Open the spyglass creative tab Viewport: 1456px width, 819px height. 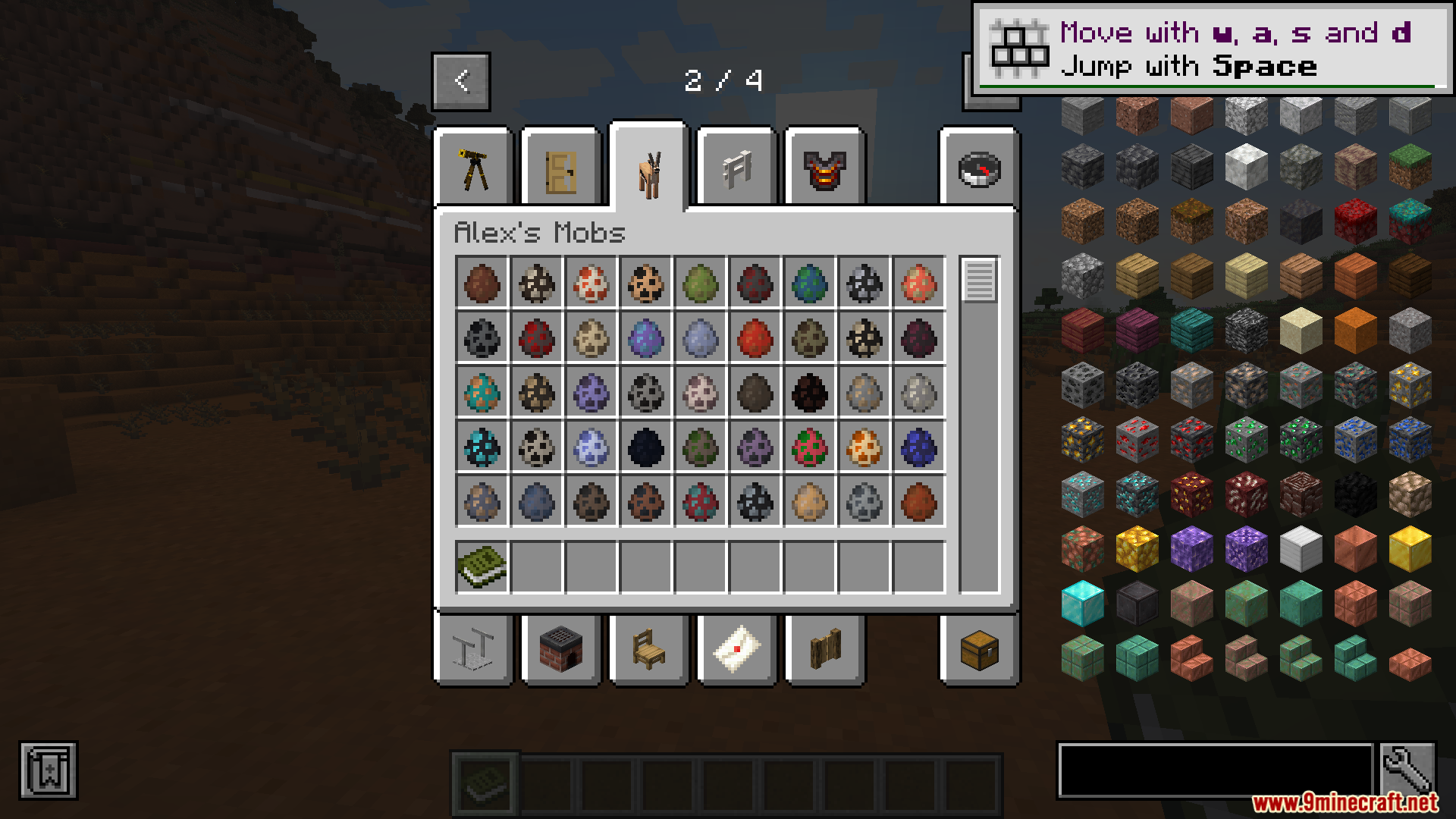(x=474, y=168)
